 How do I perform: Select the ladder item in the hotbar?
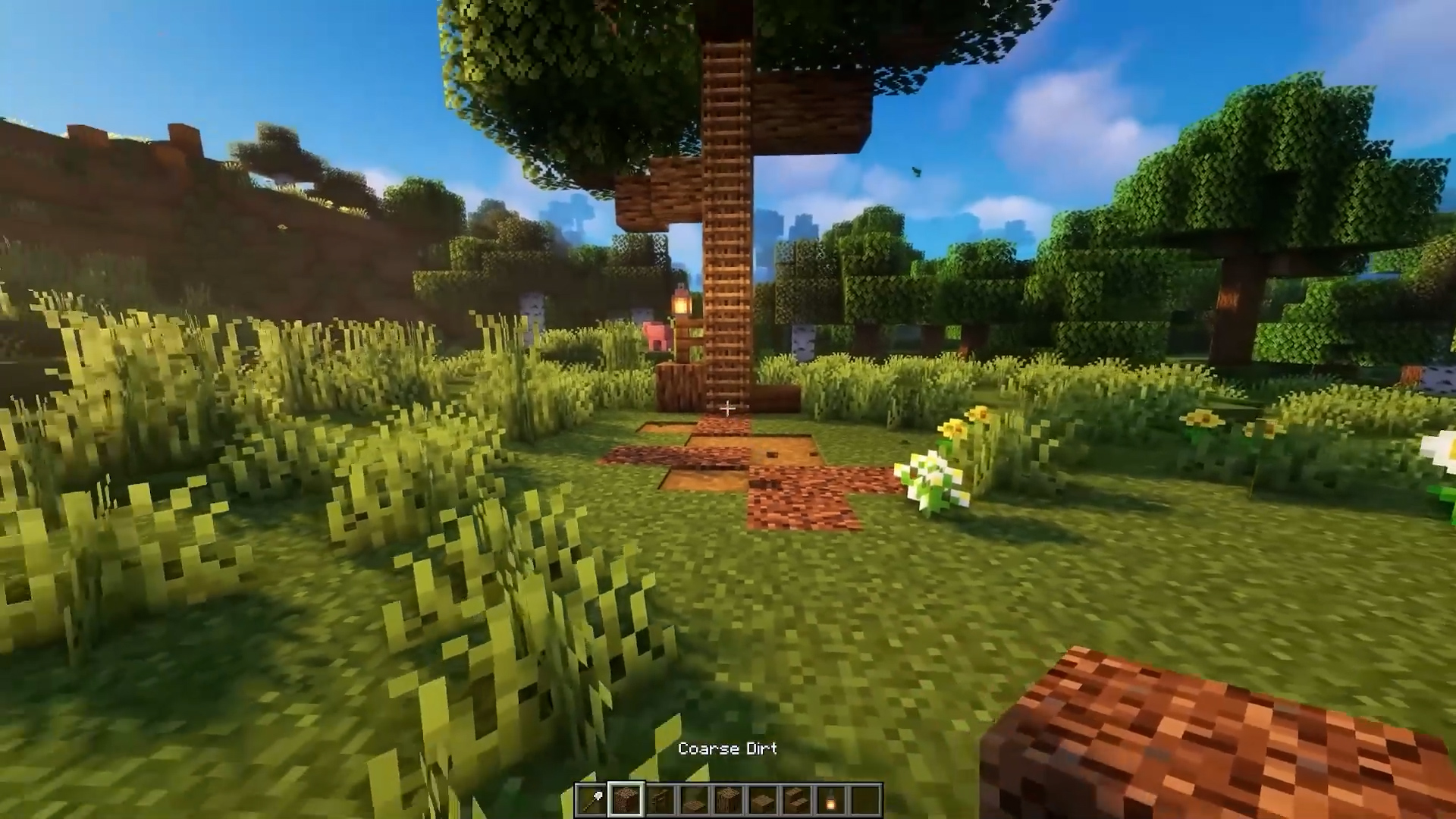662,800
